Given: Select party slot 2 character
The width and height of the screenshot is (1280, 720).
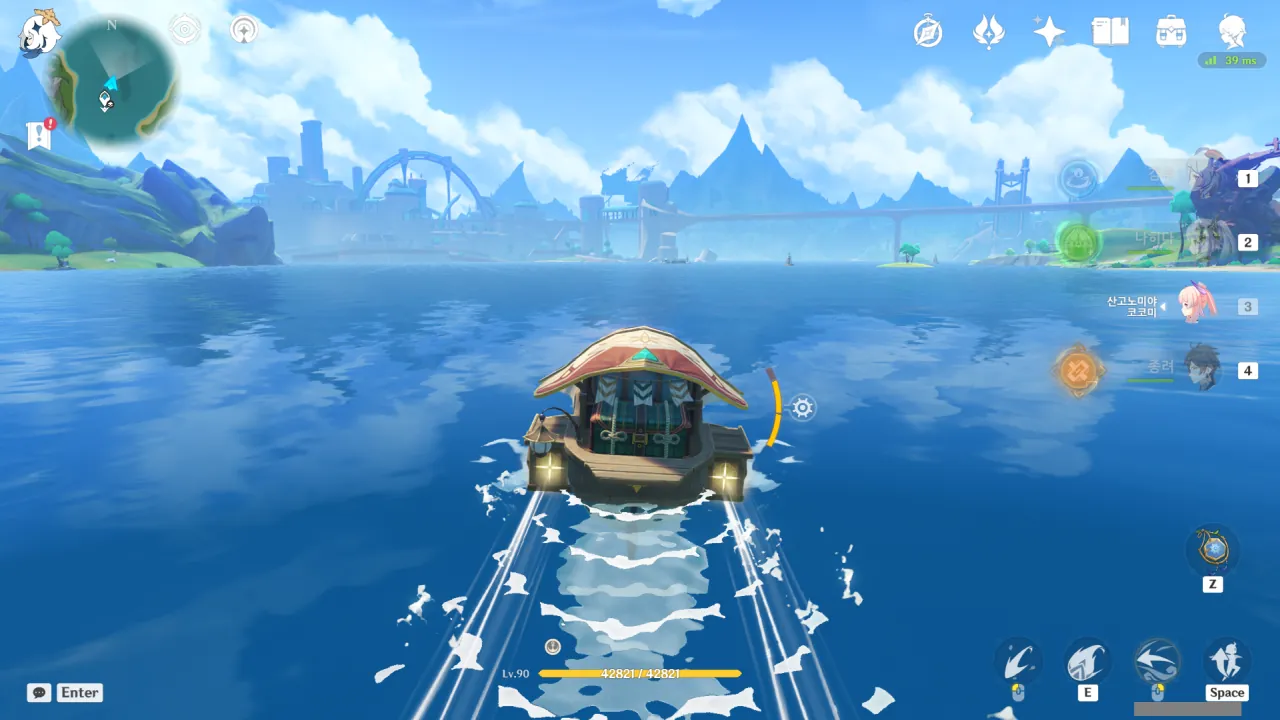Looking at the screenshot, I should point(1205,242).
